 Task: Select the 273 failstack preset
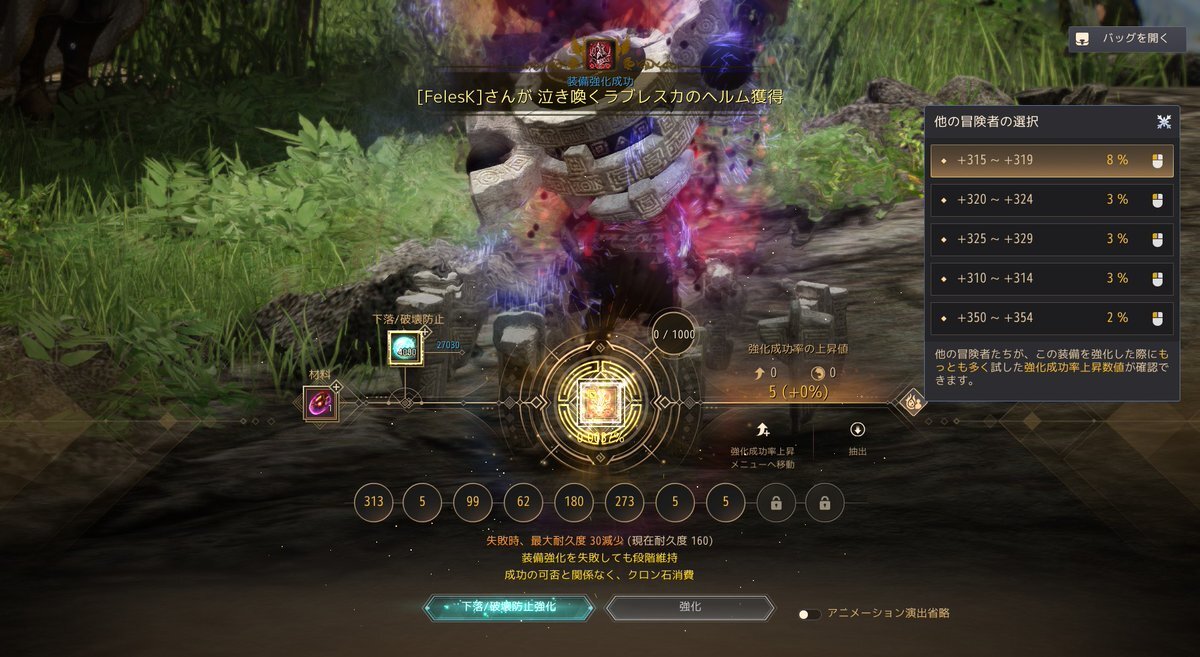(625, 503)
